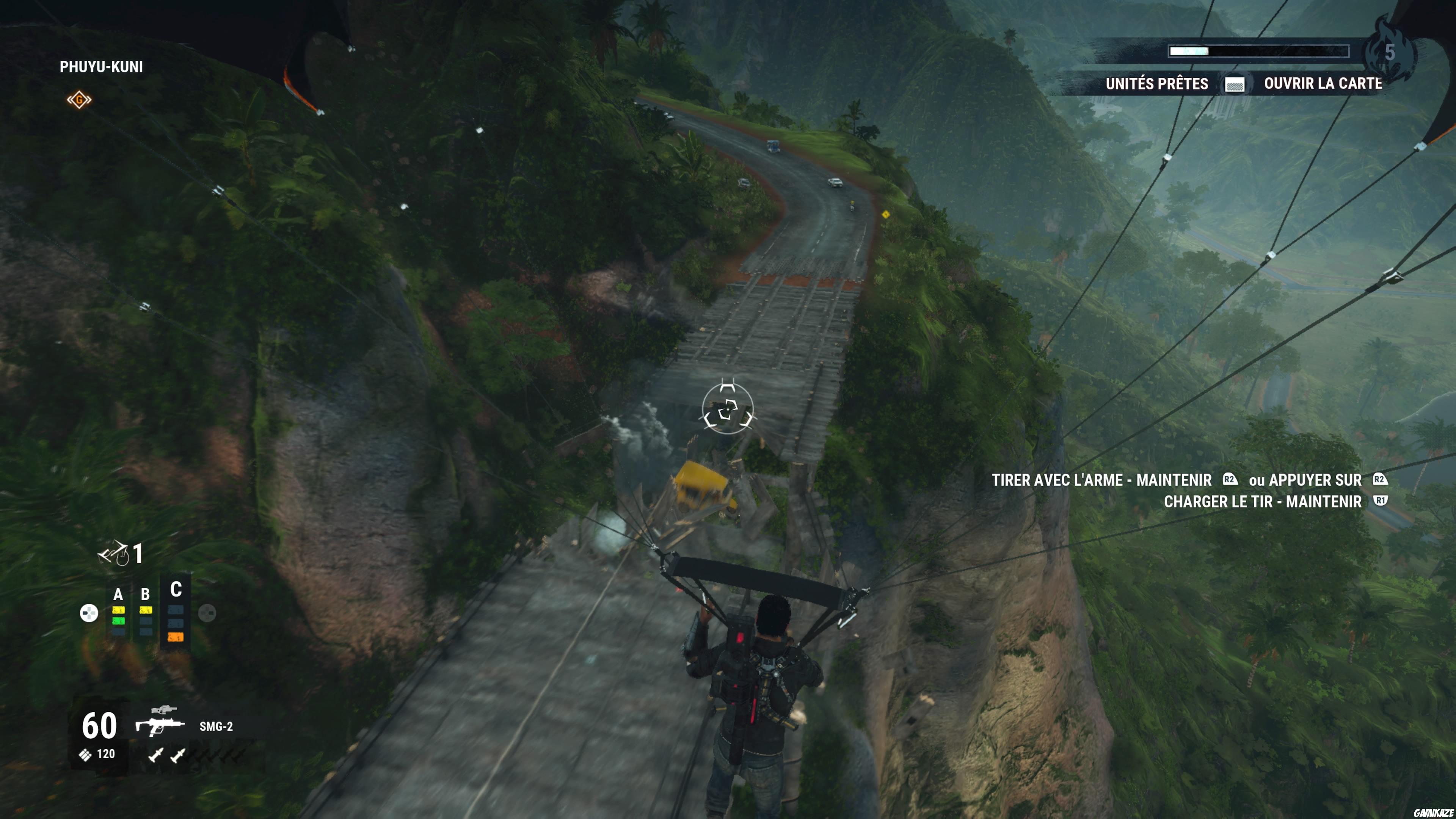Click the left d-pad selector icon

(89, 613)
